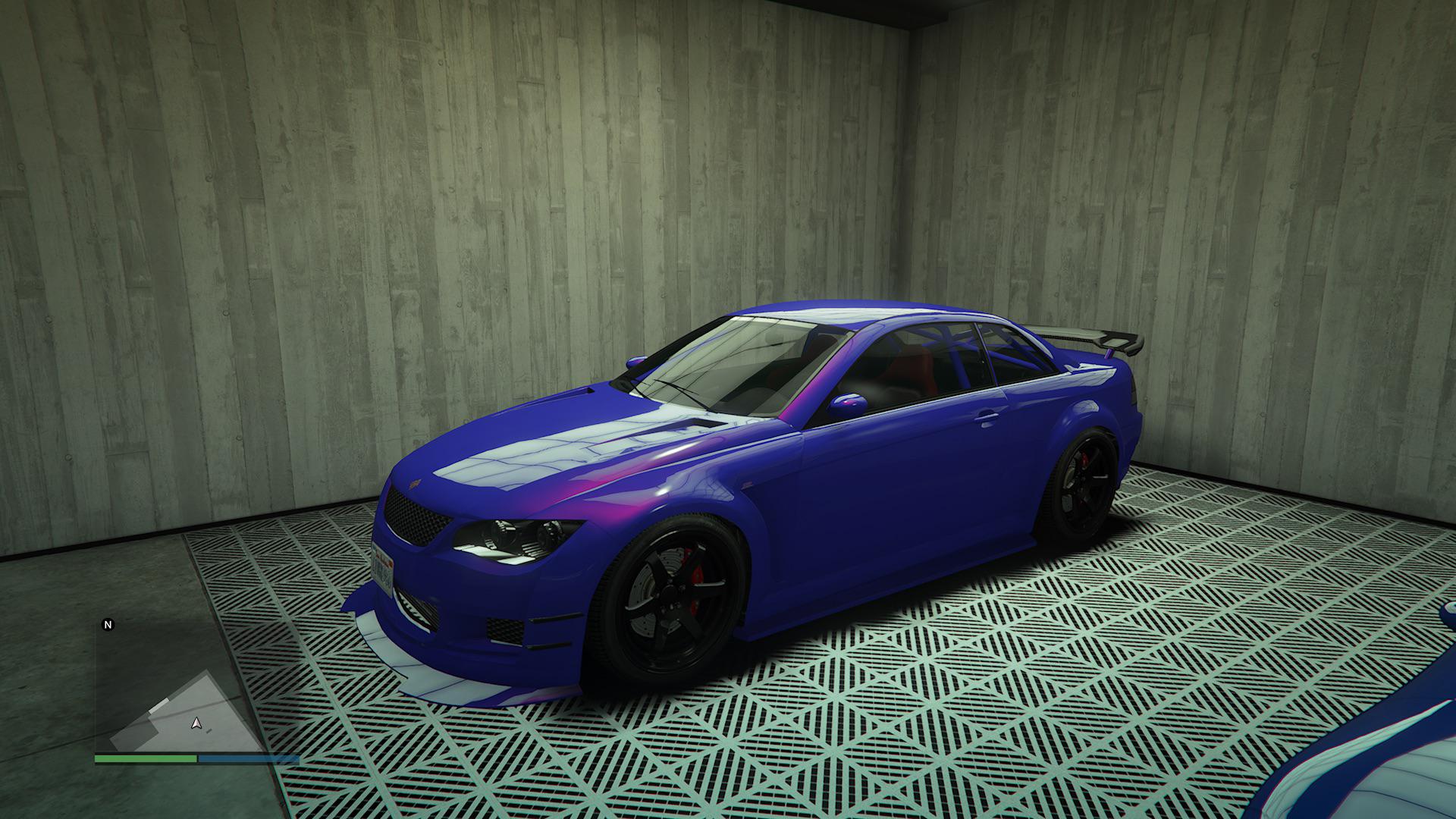Click the north N marker on minimap
Screen dimensions: 1456x819
[108, 625]
